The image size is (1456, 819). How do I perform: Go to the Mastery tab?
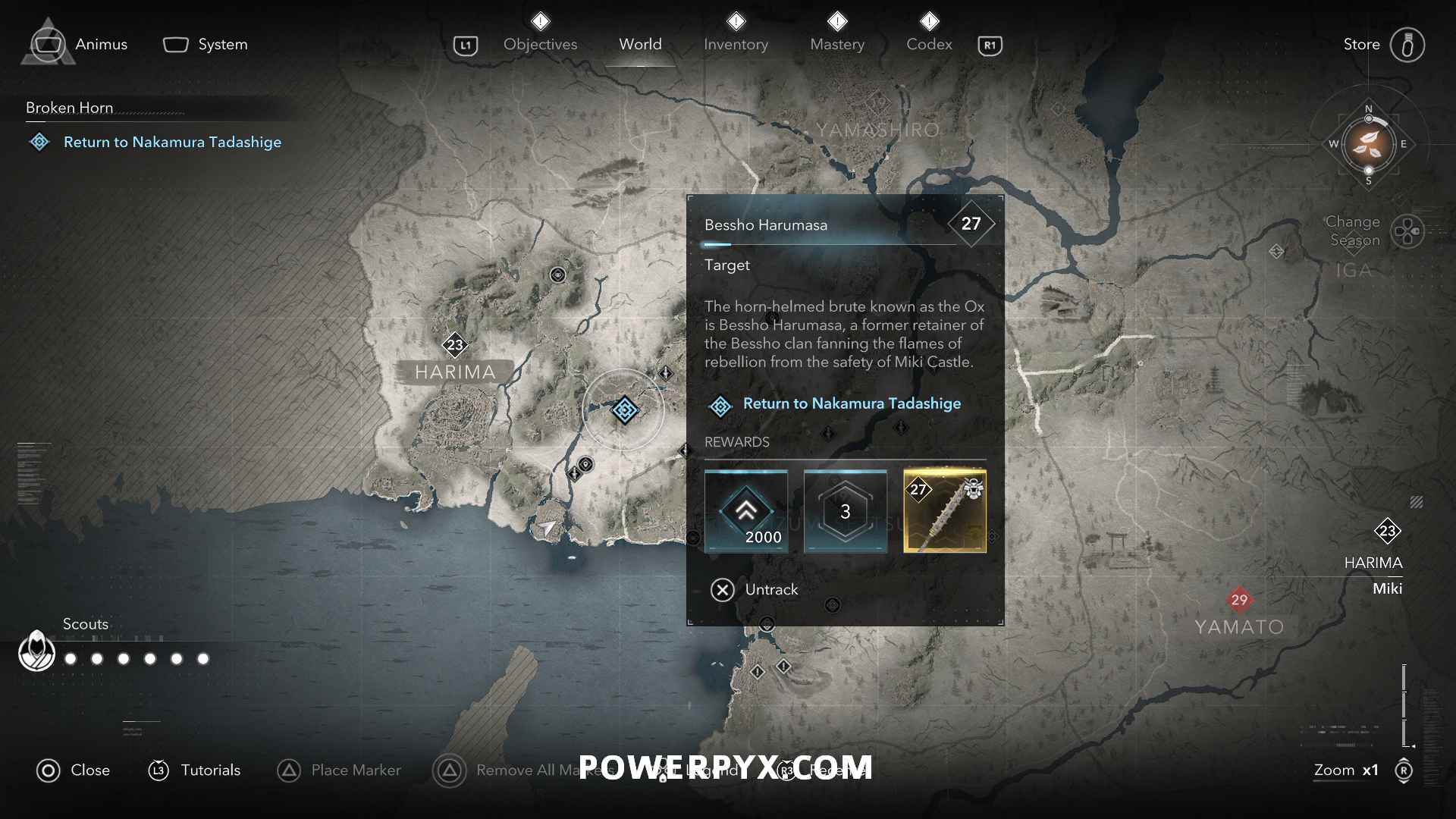coord(837,44)
